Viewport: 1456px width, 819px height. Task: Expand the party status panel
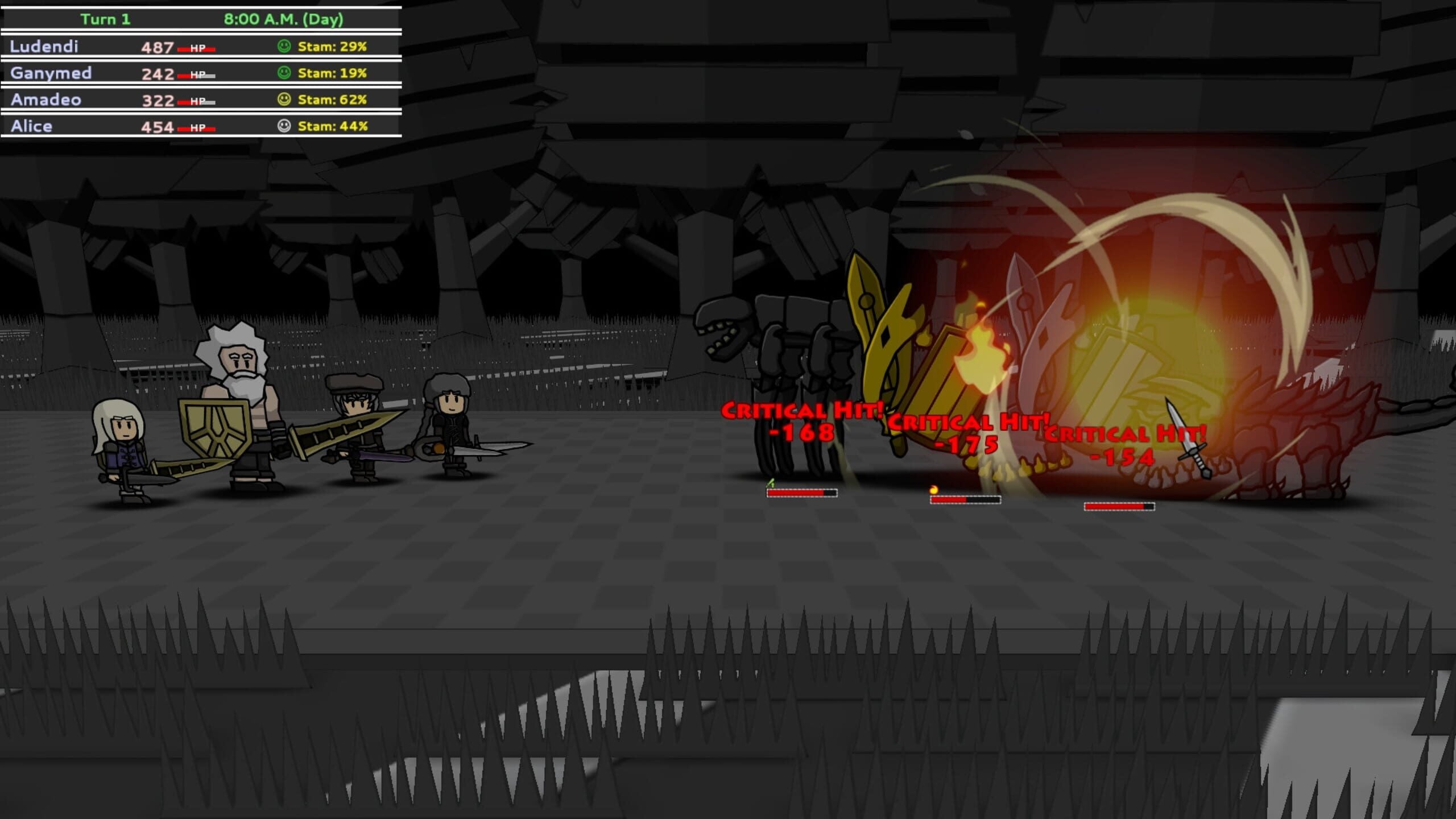[199, 85]
